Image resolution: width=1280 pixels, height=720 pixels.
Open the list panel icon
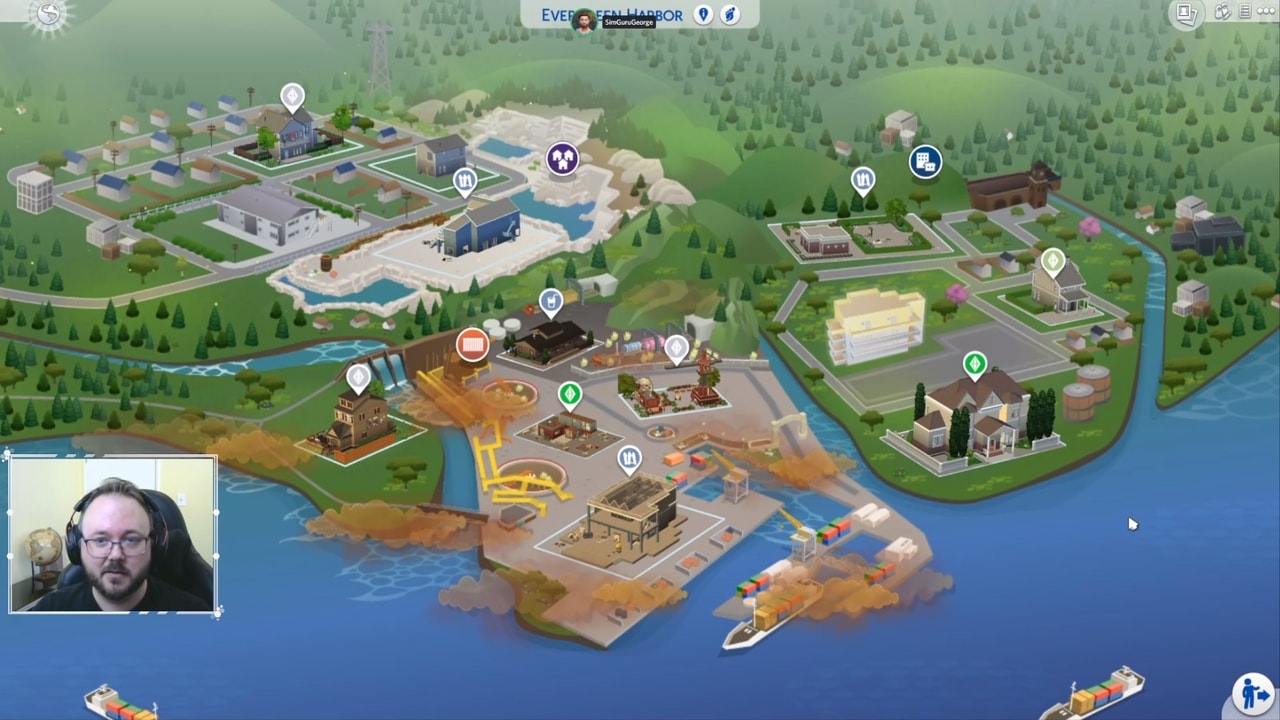pyautogui.click(x=1245, y=12)
